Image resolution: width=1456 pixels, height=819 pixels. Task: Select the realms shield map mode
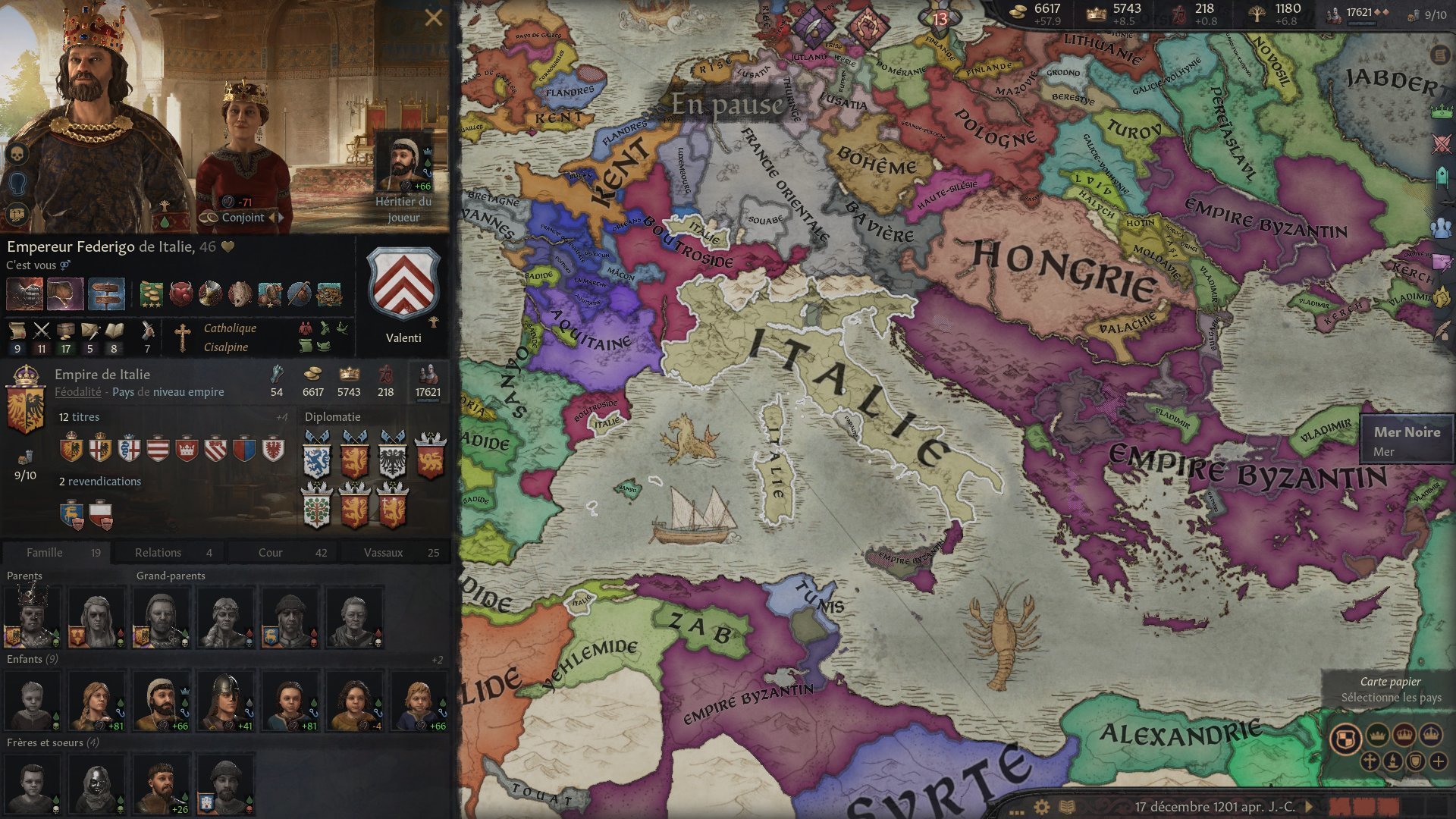1345,738
